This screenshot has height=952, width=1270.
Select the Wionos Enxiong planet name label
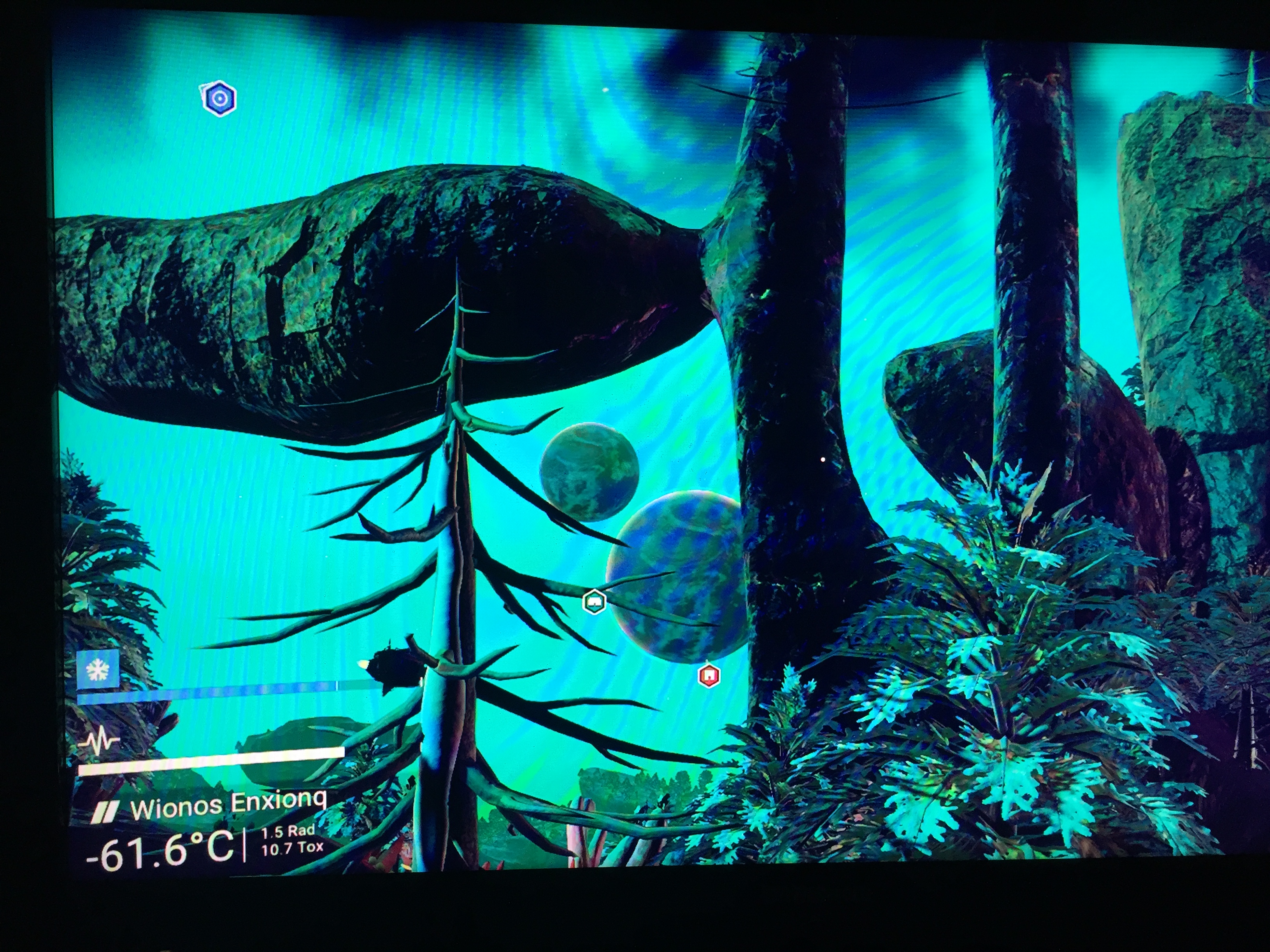click(x=228, y=805)
